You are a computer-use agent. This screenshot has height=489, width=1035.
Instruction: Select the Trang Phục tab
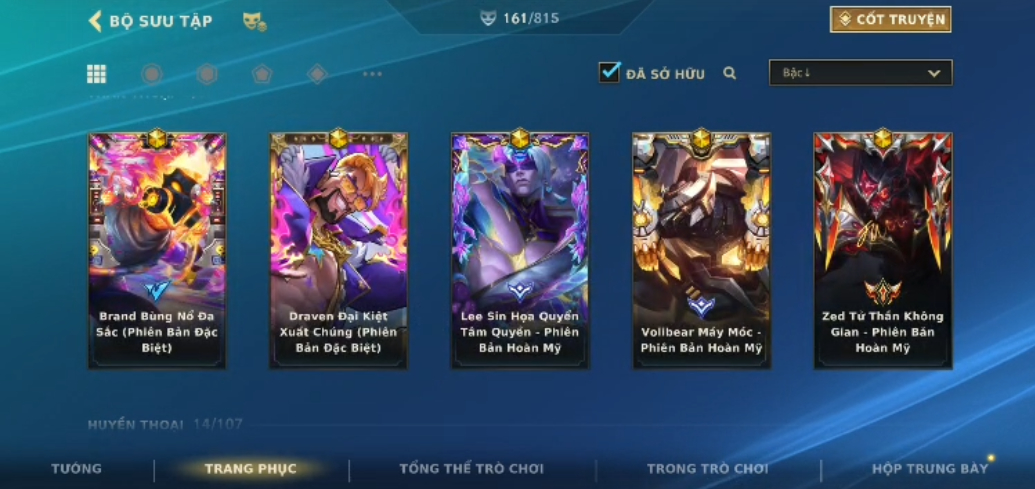[x=250, y=469]
